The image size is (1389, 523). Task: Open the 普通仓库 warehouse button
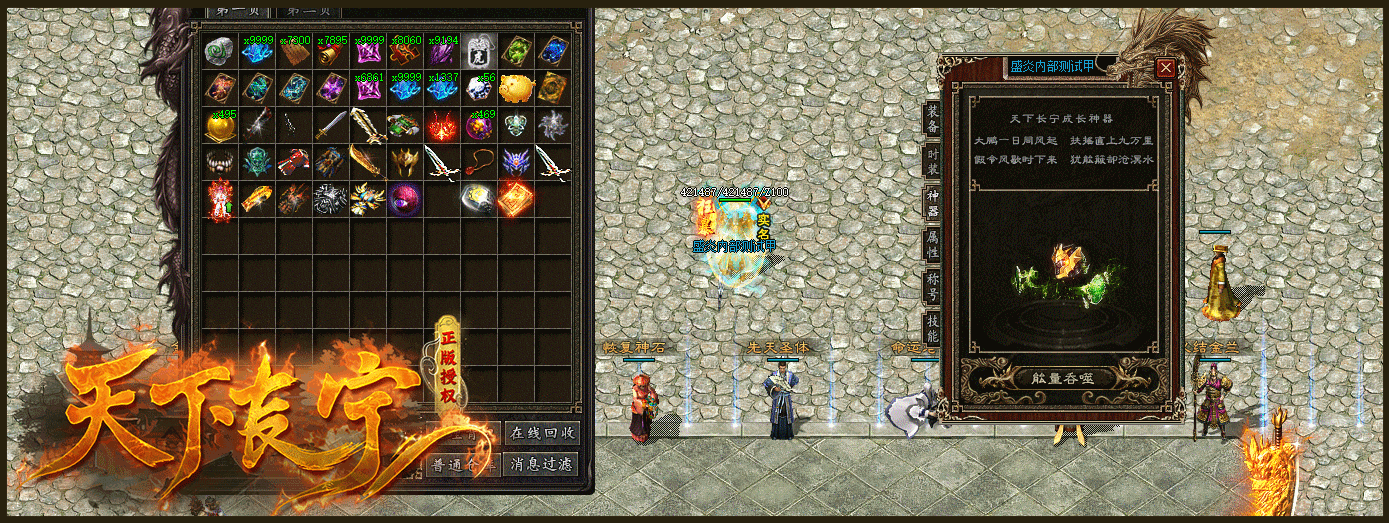461,464
